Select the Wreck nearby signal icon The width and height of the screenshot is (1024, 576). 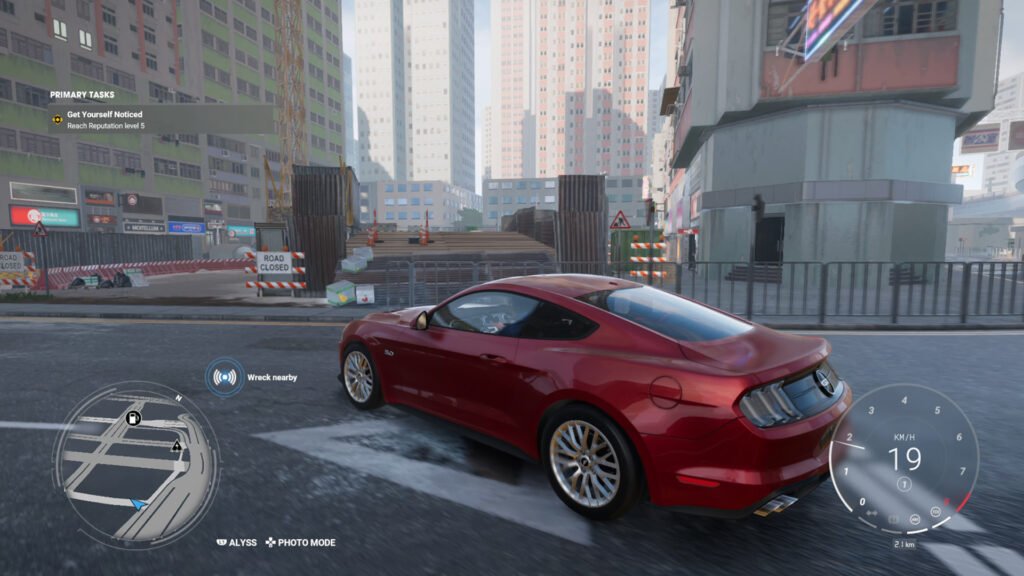tap(225, 377)
